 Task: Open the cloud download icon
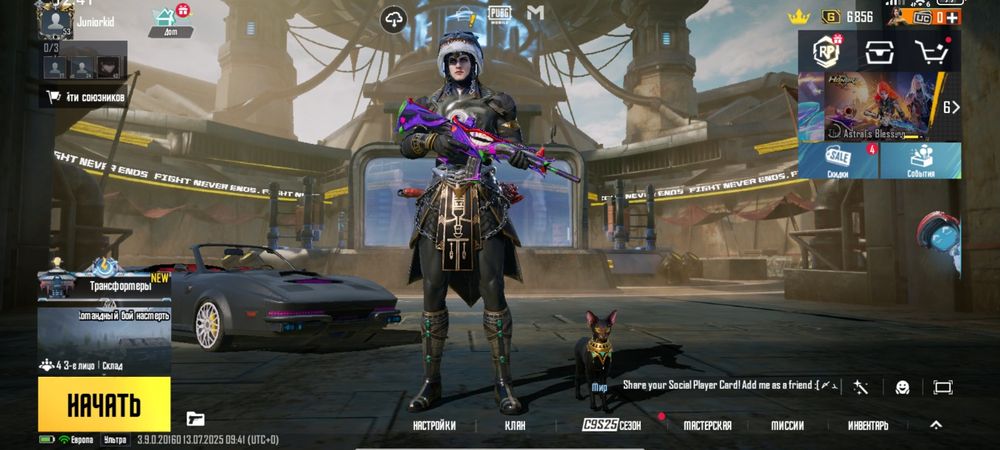point(394,17)
